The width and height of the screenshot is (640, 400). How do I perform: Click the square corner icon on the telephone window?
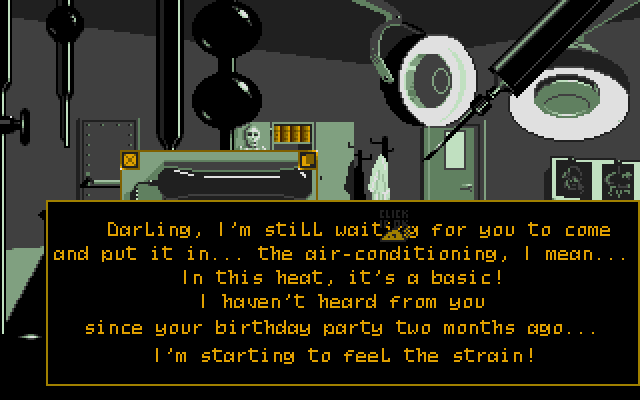pyautogui.click(x=307, y=160)
